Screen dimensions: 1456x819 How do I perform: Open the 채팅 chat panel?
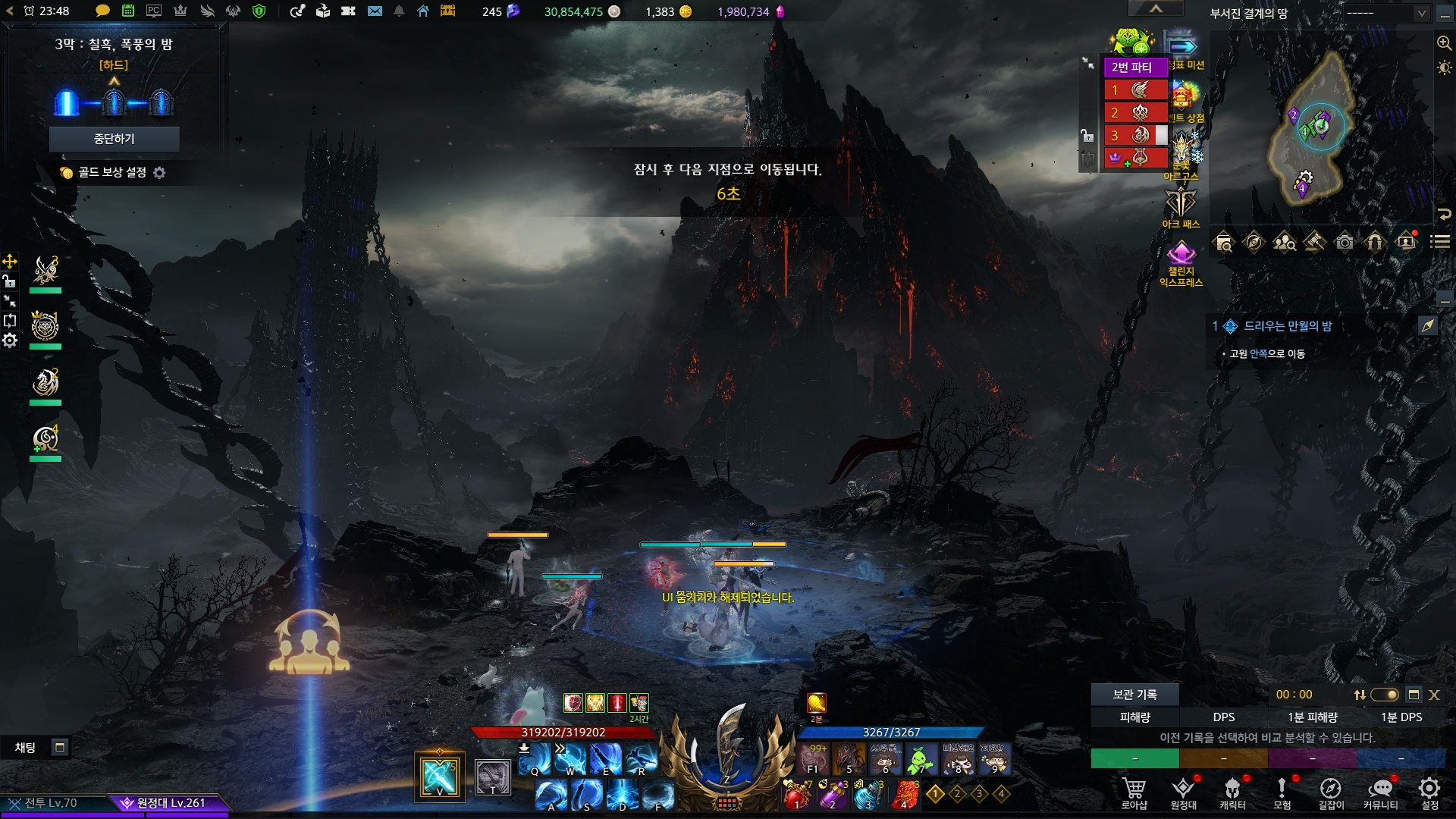tap(26, 748)
